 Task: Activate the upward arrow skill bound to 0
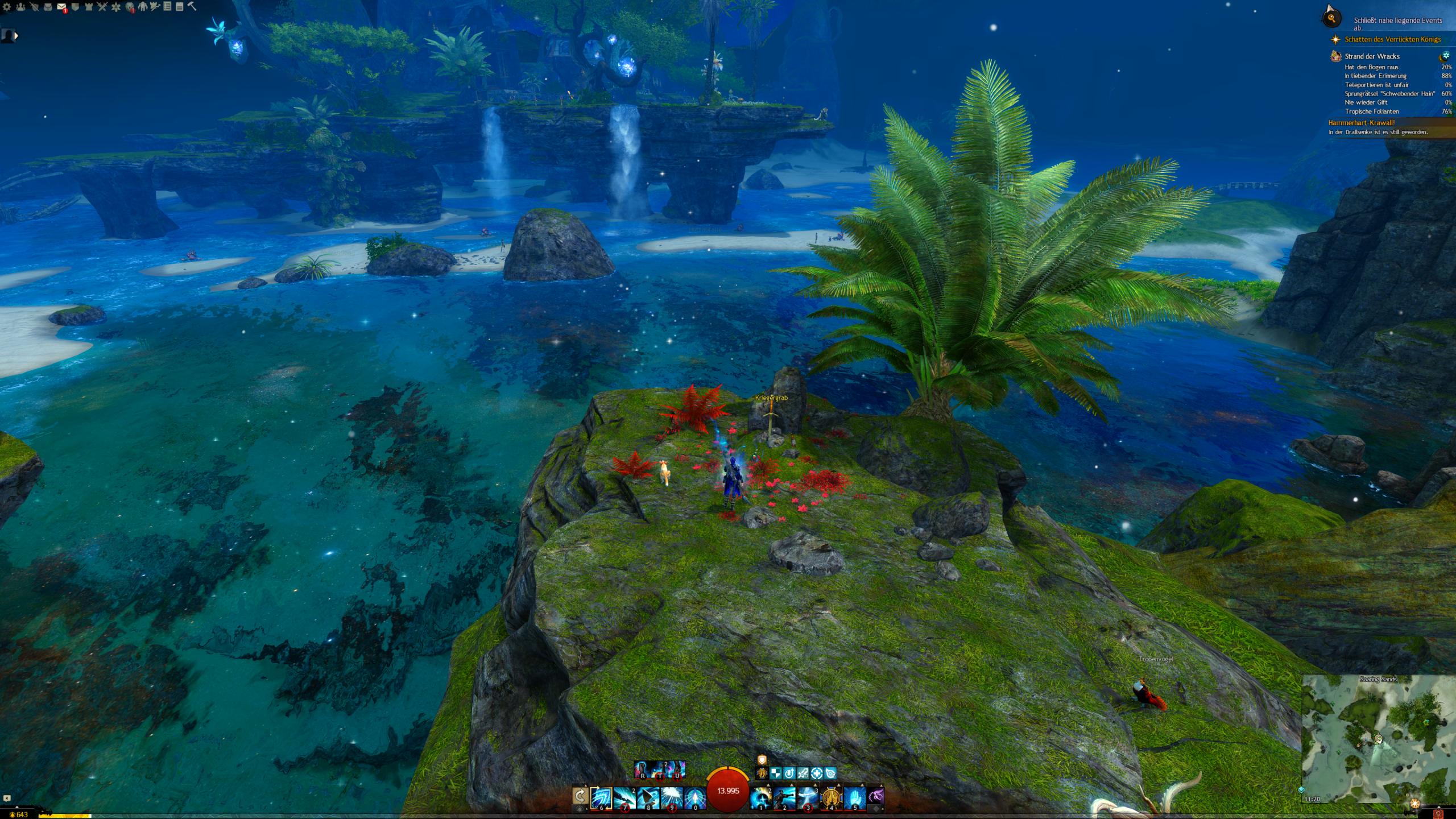click(694, 798)
